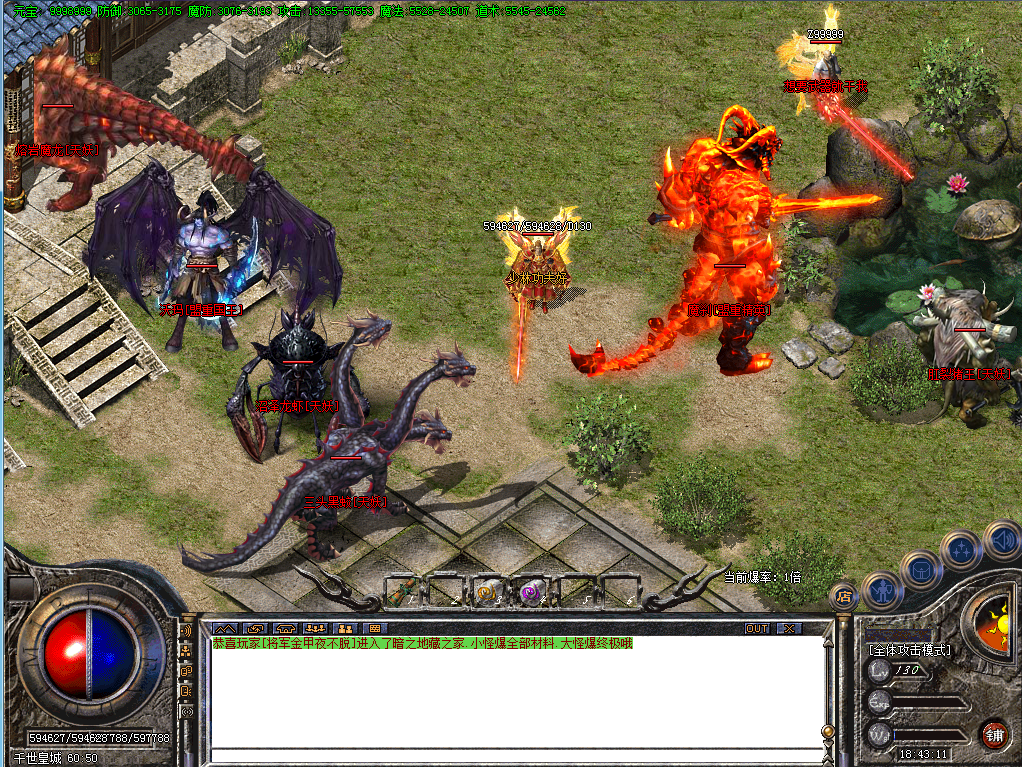Click the chat scrollbar's round gold handle
1022x767 pixels.
click(x=826, y=731)
